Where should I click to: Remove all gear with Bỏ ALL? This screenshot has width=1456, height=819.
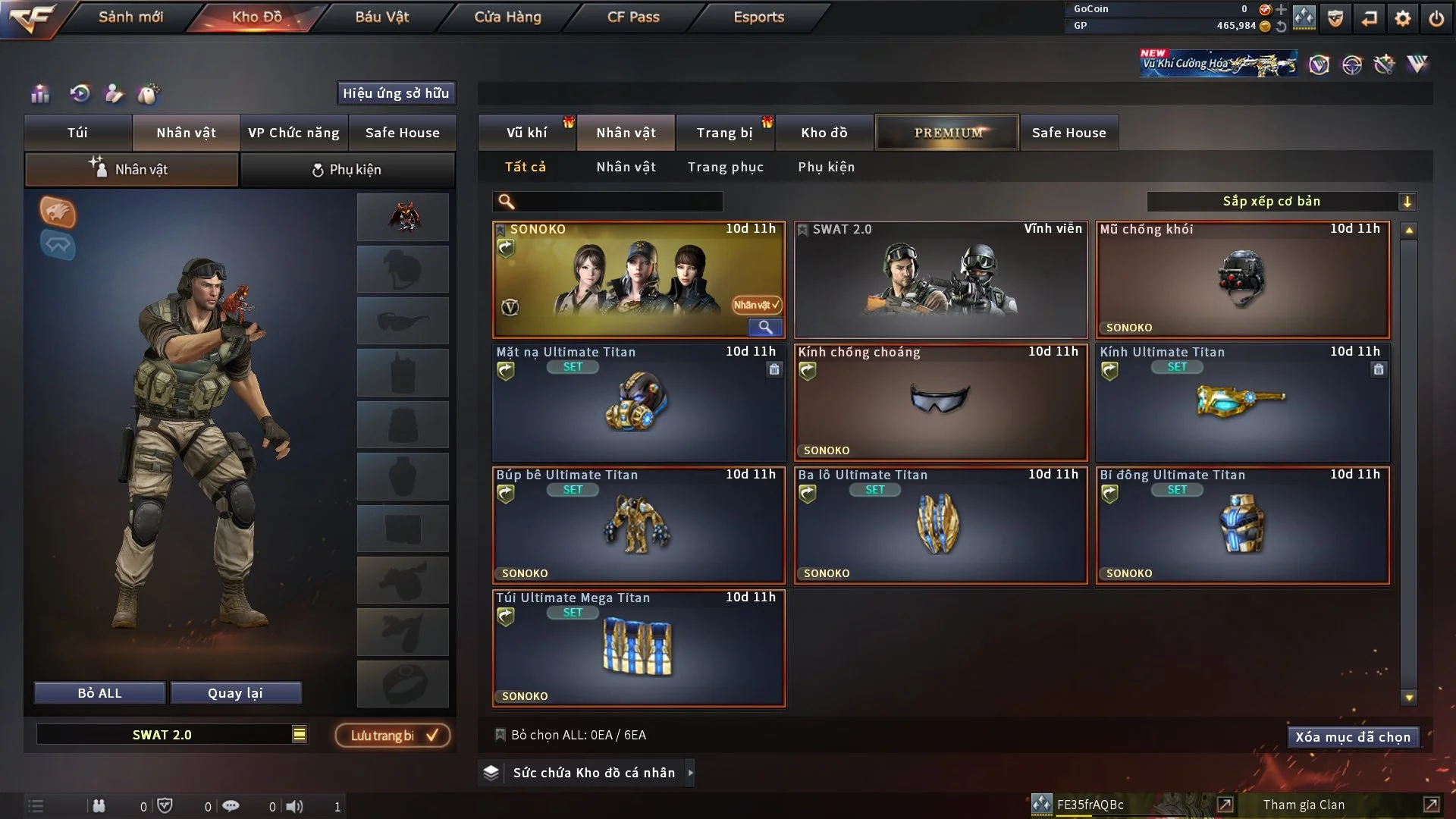point(99,693)
